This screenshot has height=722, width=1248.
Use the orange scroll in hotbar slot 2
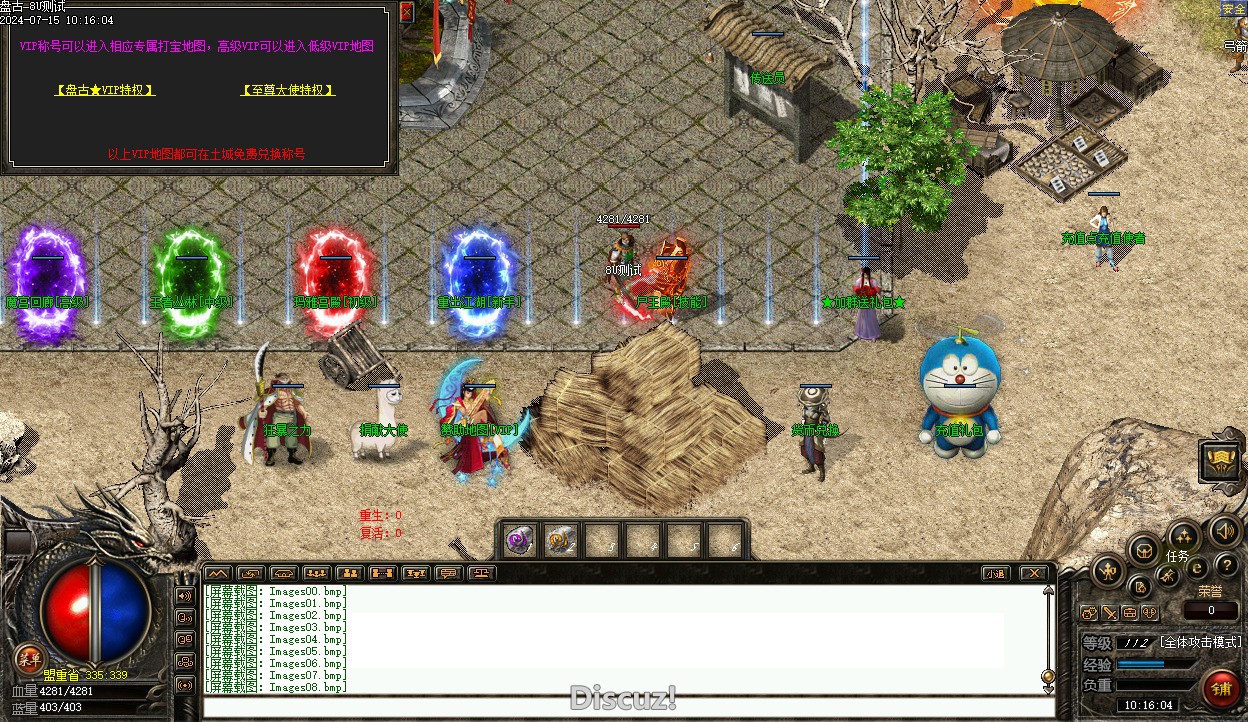point(561,540)
